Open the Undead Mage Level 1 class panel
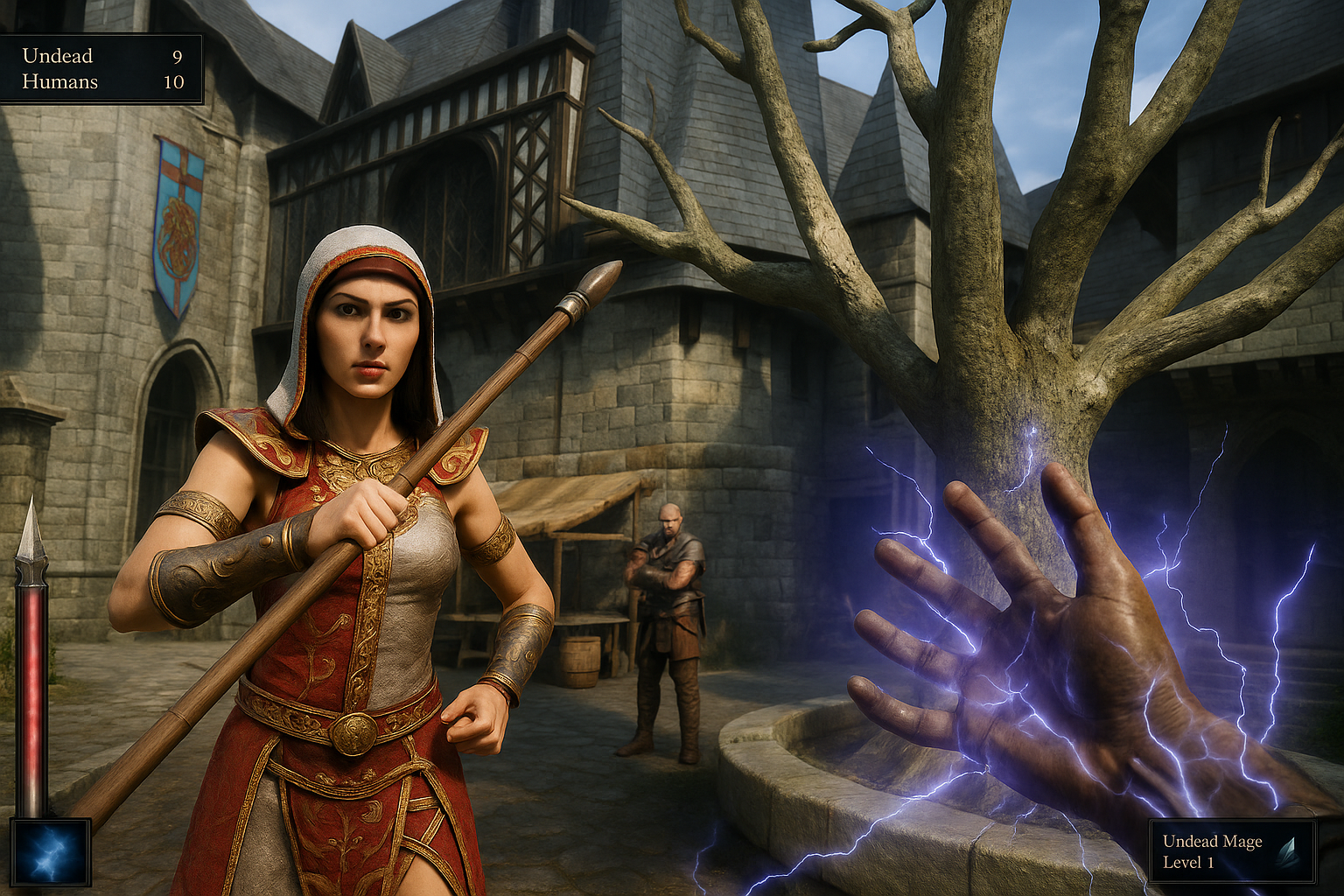Screen dimensions: 1344x896 pos(1231,851)
